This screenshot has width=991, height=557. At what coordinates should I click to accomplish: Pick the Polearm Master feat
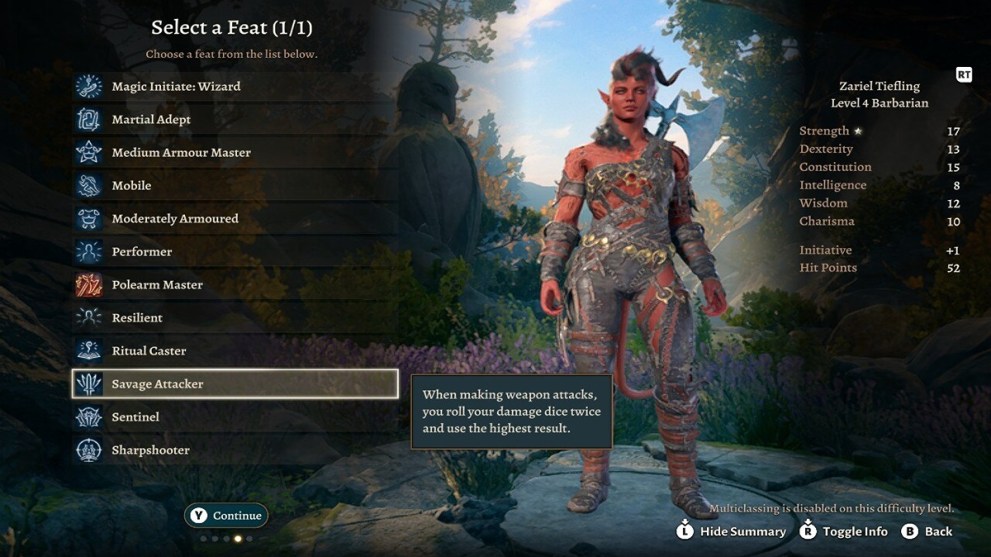(157, 285)
